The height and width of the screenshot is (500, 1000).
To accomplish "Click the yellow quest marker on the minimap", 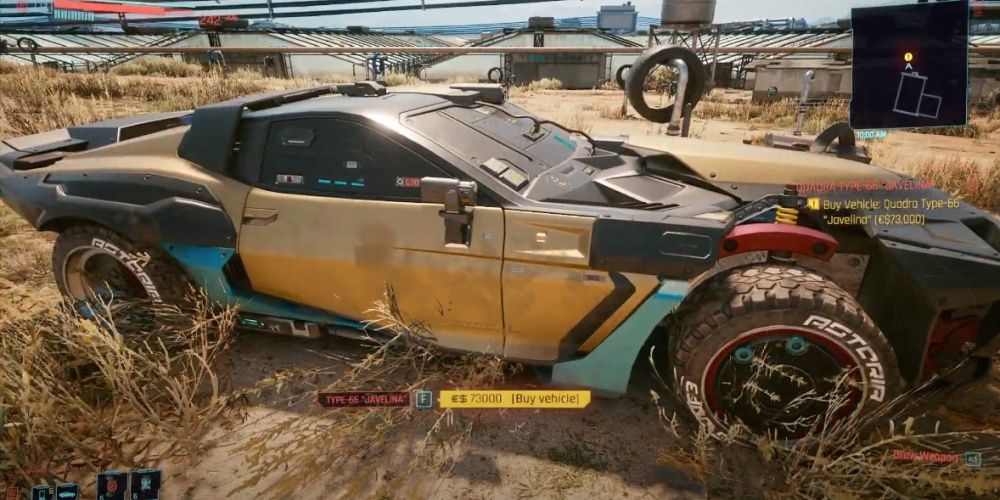I will [x=908, y=58].
